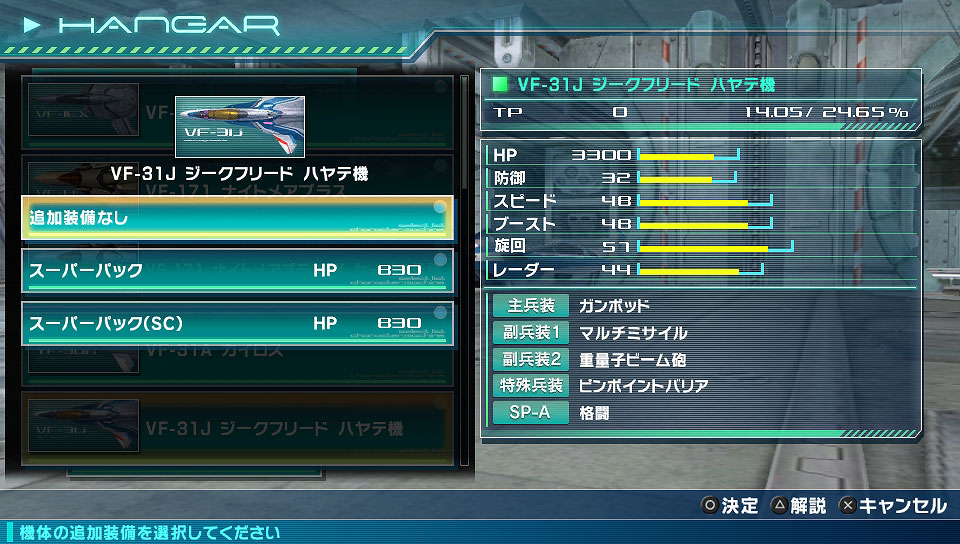The image size is (960, 544).
Task: Pick the スーパーパック(SC) equipment option
Action: (x=238, y=324)
